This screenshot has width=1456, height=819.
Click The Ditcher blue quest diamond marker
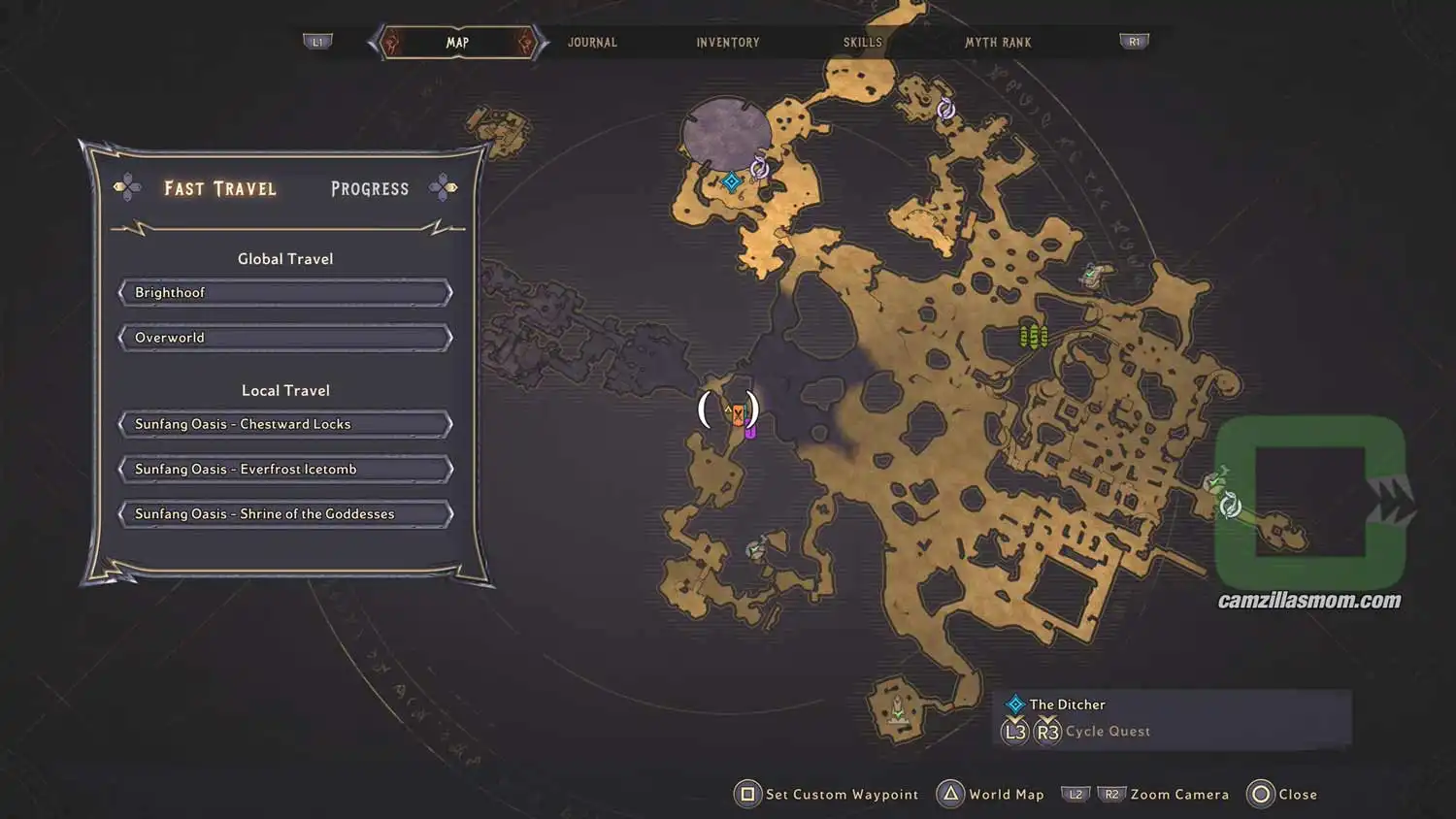pyautogui.click(x=730, y=180)
